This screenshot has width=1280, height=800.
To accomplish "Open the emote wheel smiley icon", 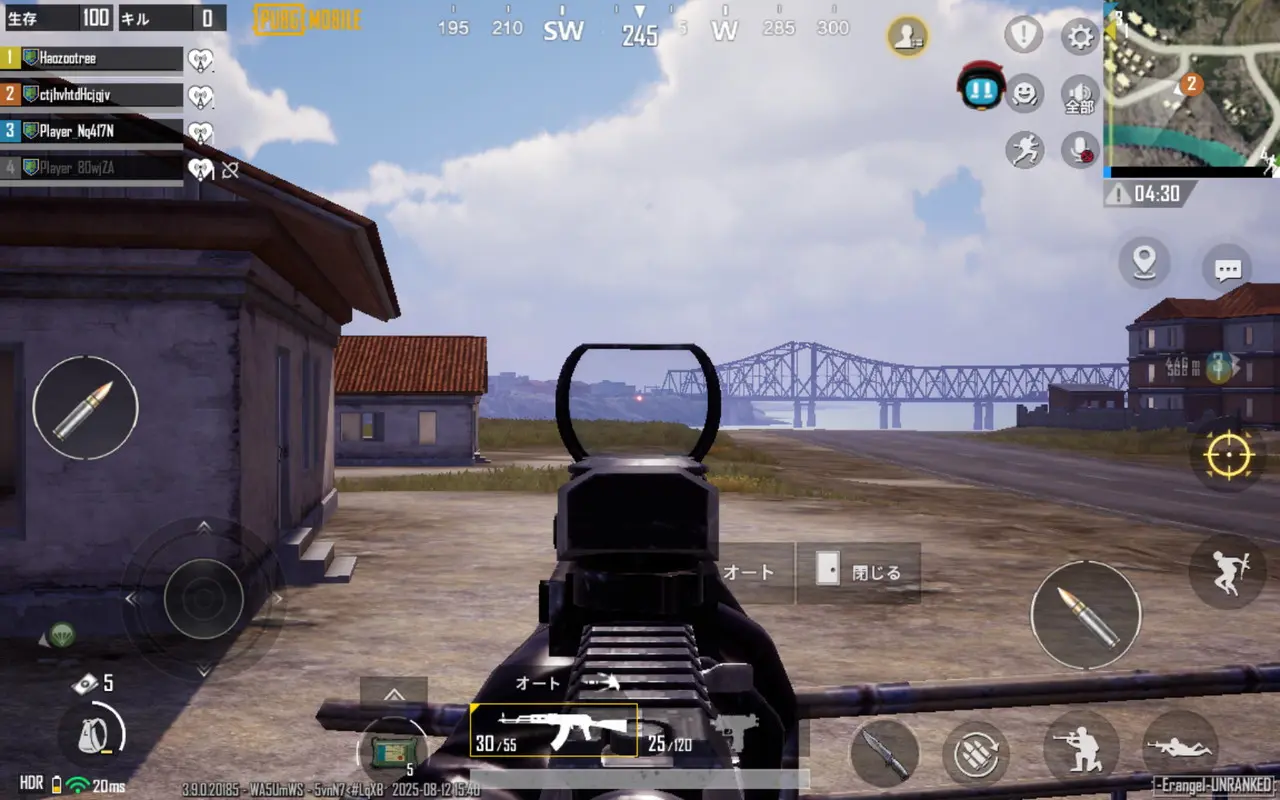I will pyautogui.click(x=1023, y=95).
